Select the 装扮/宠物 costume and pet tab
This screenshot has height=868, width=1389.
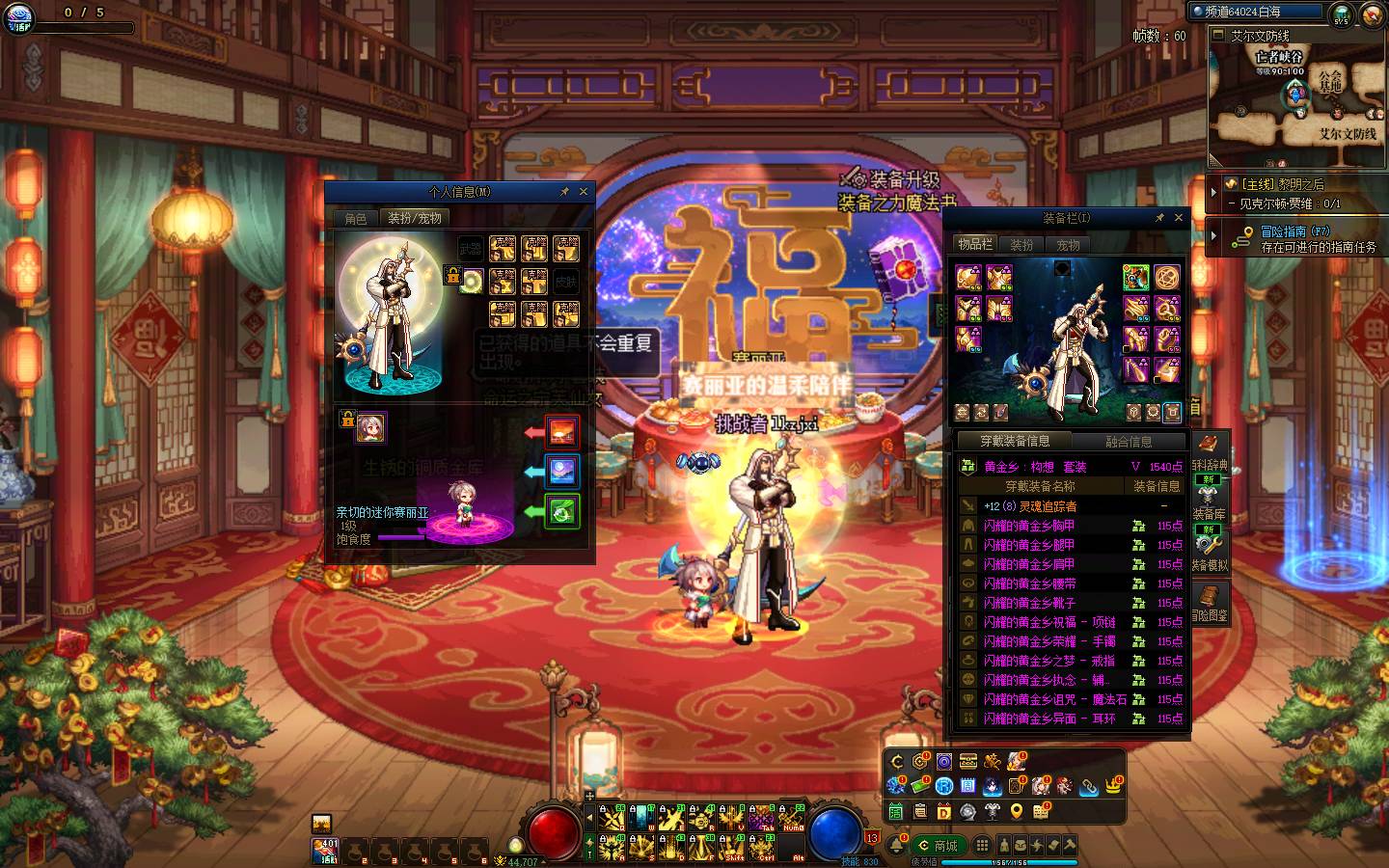click(414, 219)
